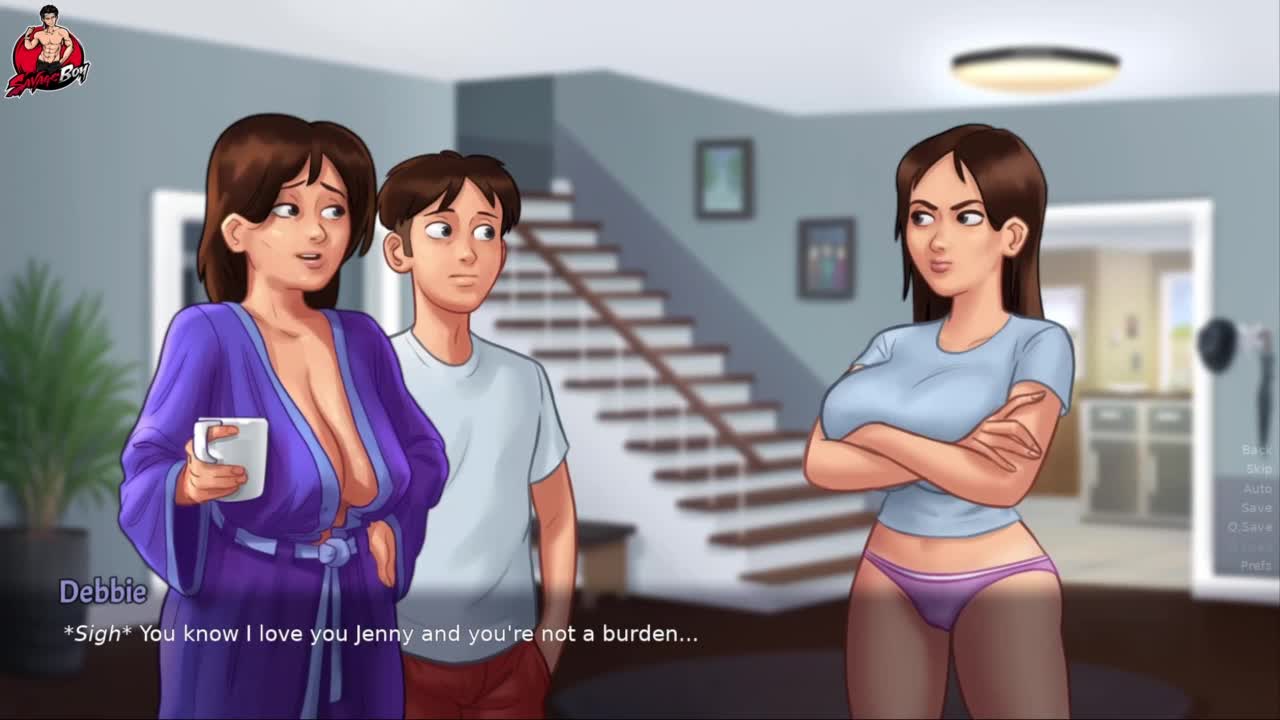Open the Save game menu
Image resolution: width=1280 pixels, height=720 pixels.
(x=1256, y=507)
